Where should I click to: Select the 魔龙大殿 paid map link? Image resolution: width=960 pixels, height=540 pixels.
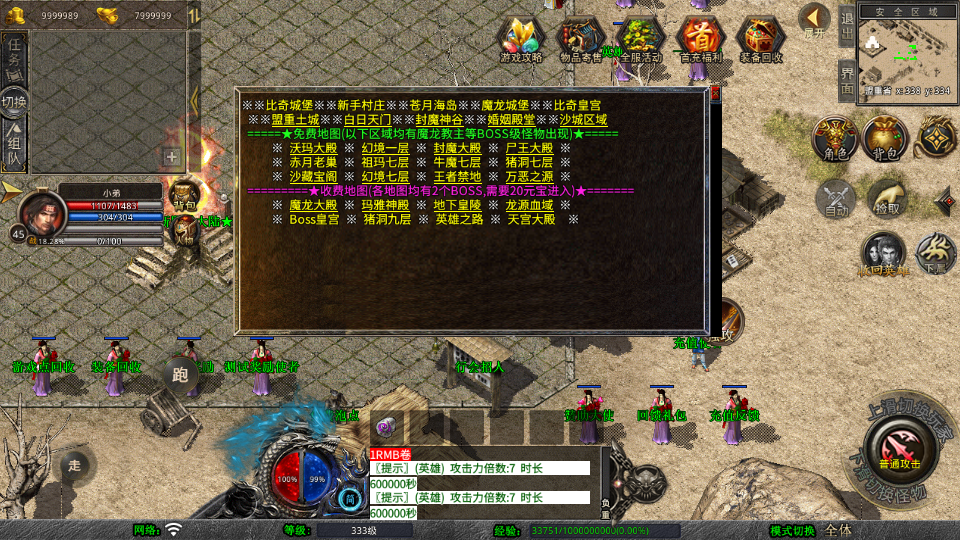[313, 205]
